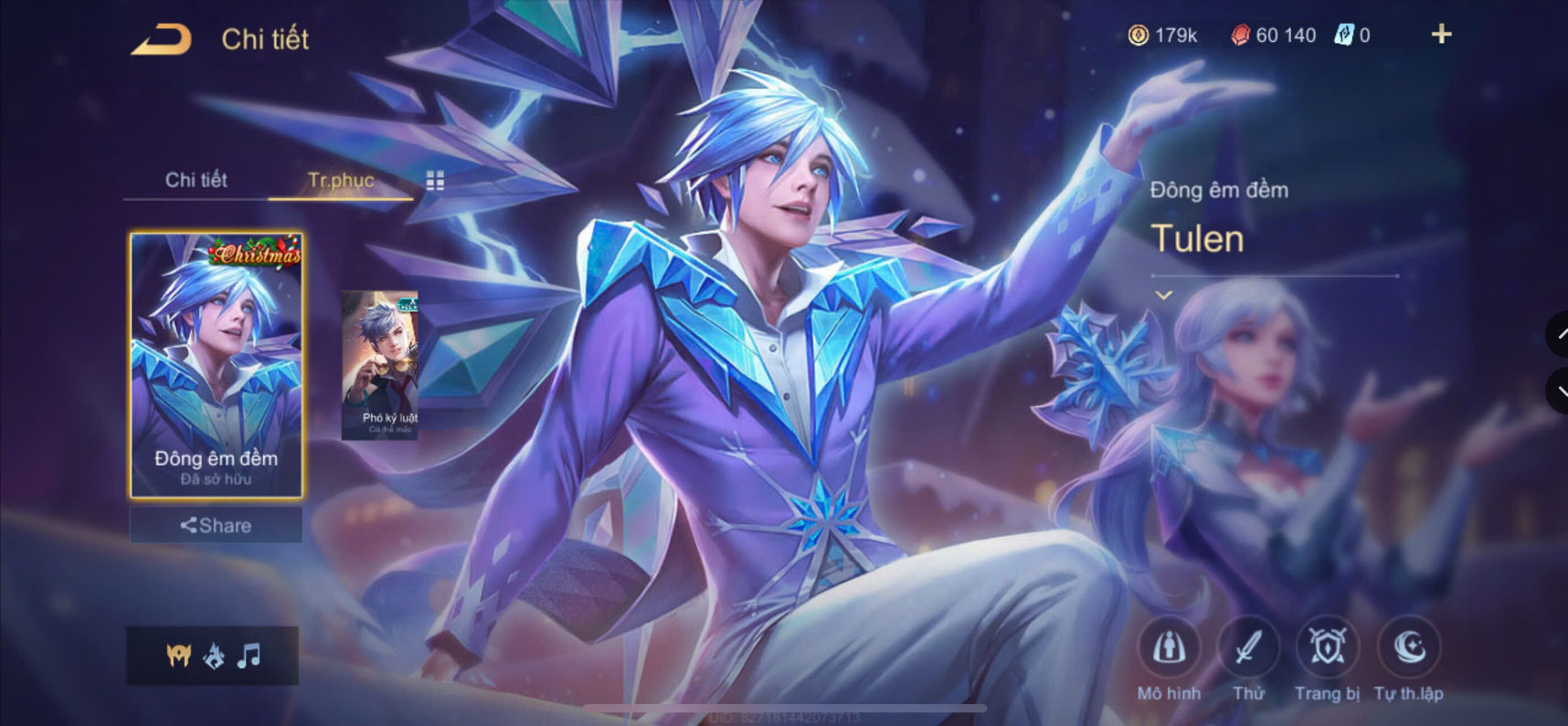1568x726 pixels.
Task: Open the Thử sword trial icon
Action: (1248, 648)
